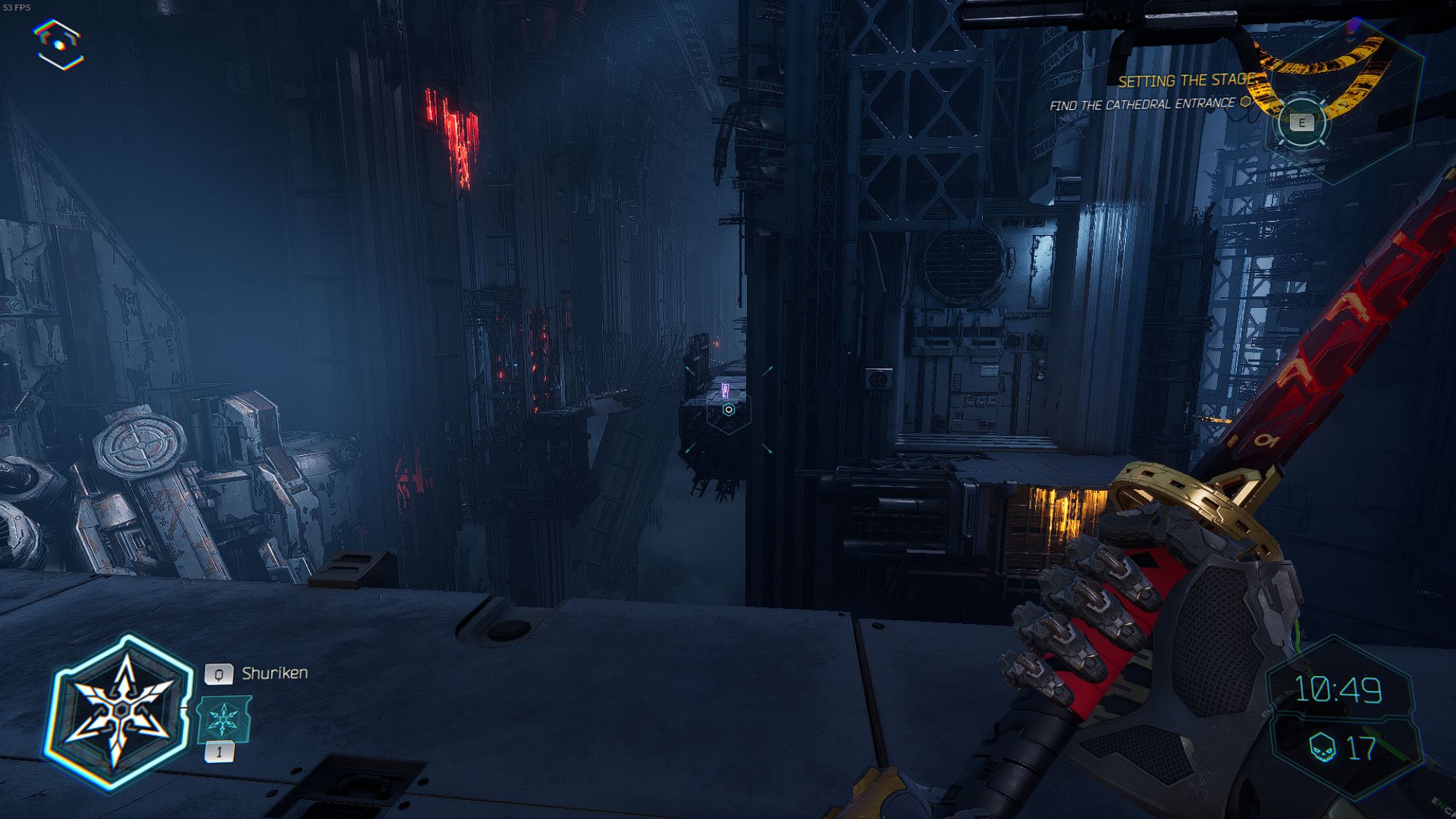Select the small teal shuriken upgrade slot
1456x819 pixels.
[224, 719]
